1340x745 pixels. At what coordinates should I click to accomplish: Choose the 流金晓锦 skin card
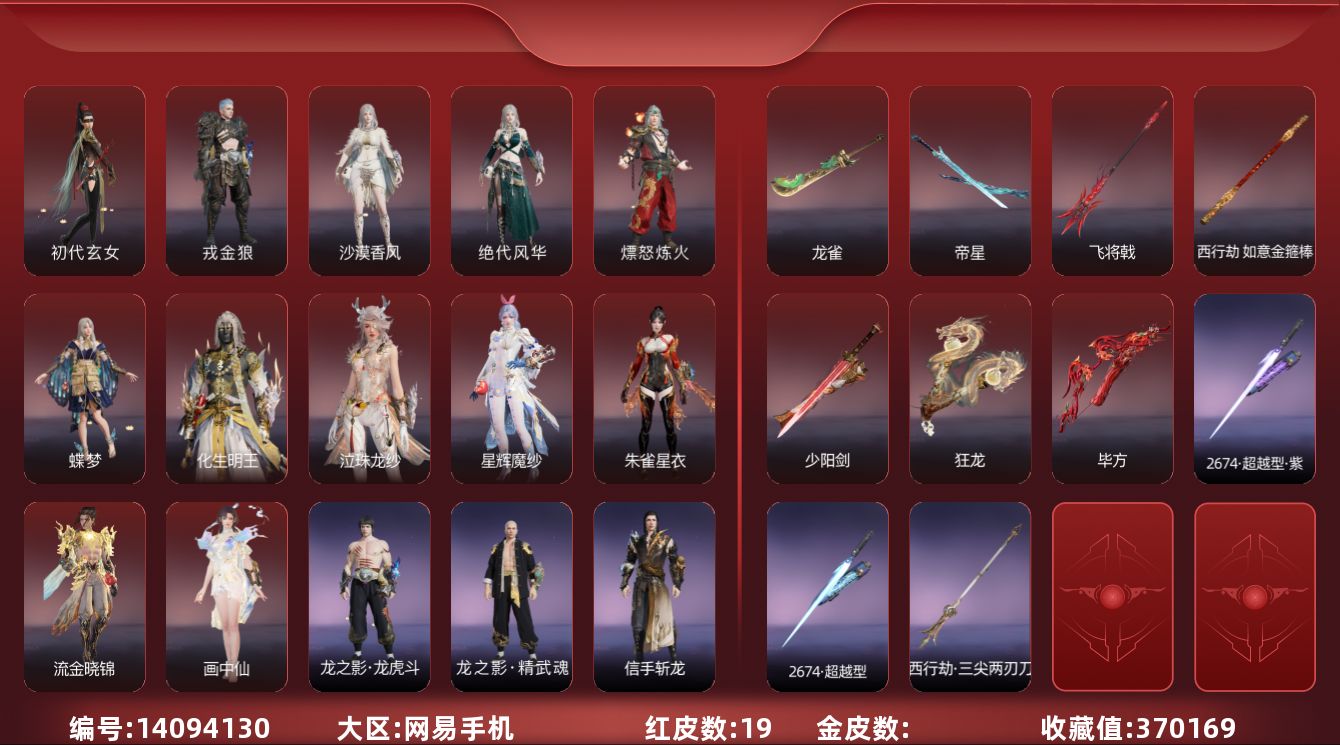[x=85, y=596]
